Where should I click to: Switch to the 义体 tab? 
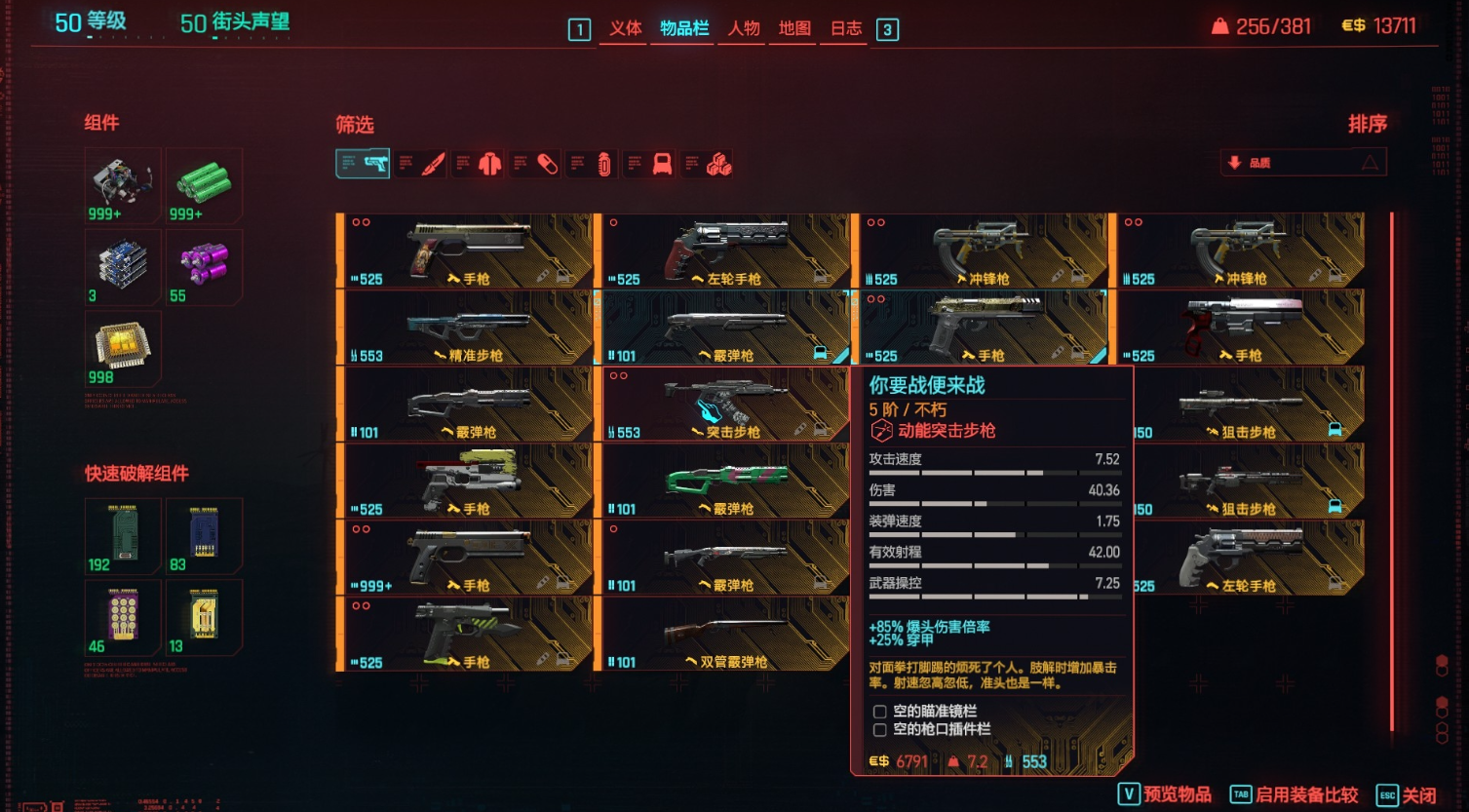coord(626,29)
